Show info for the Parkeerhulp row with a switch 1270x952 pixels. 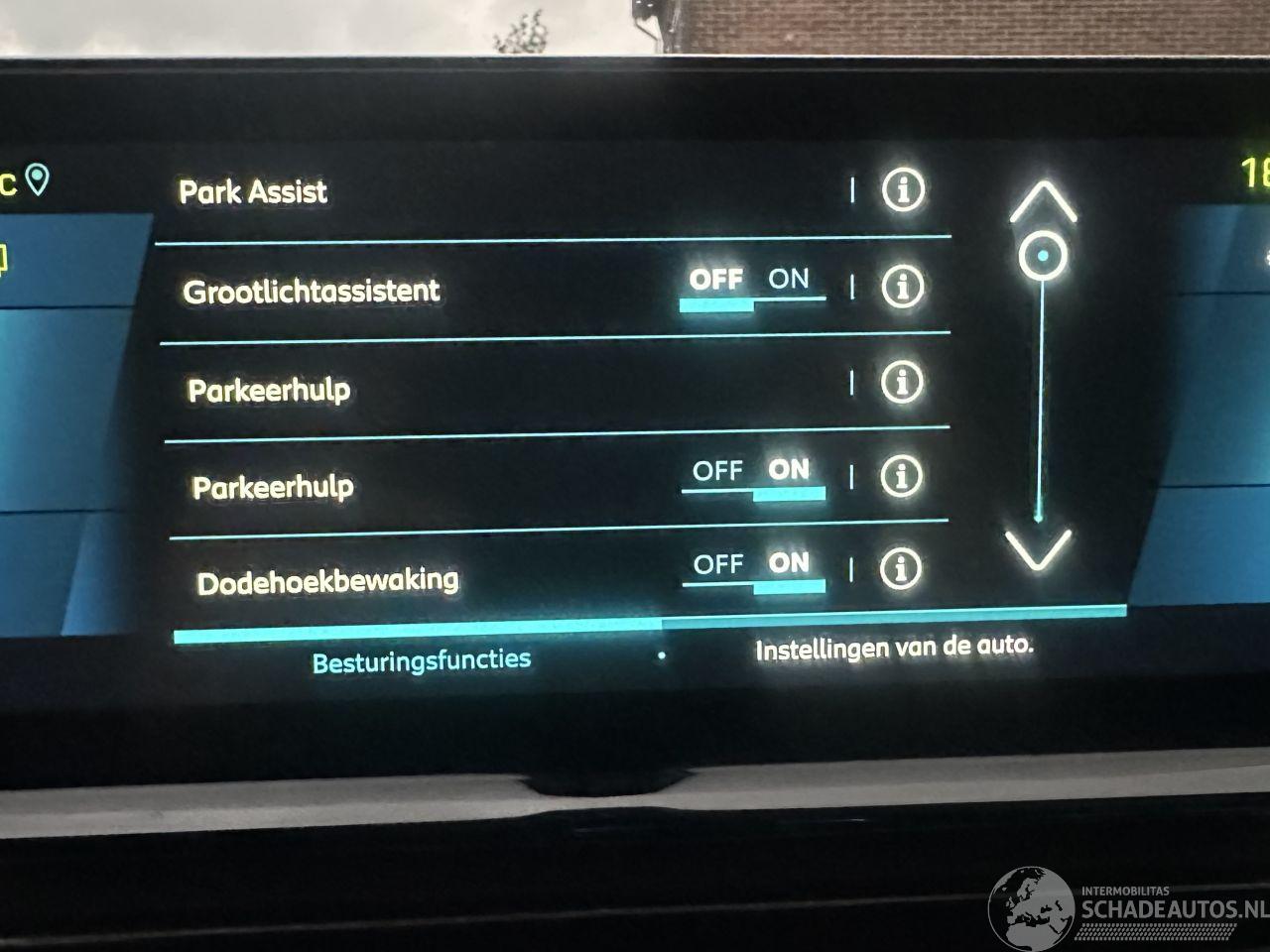pyautogui.click(x=901, y=477)
